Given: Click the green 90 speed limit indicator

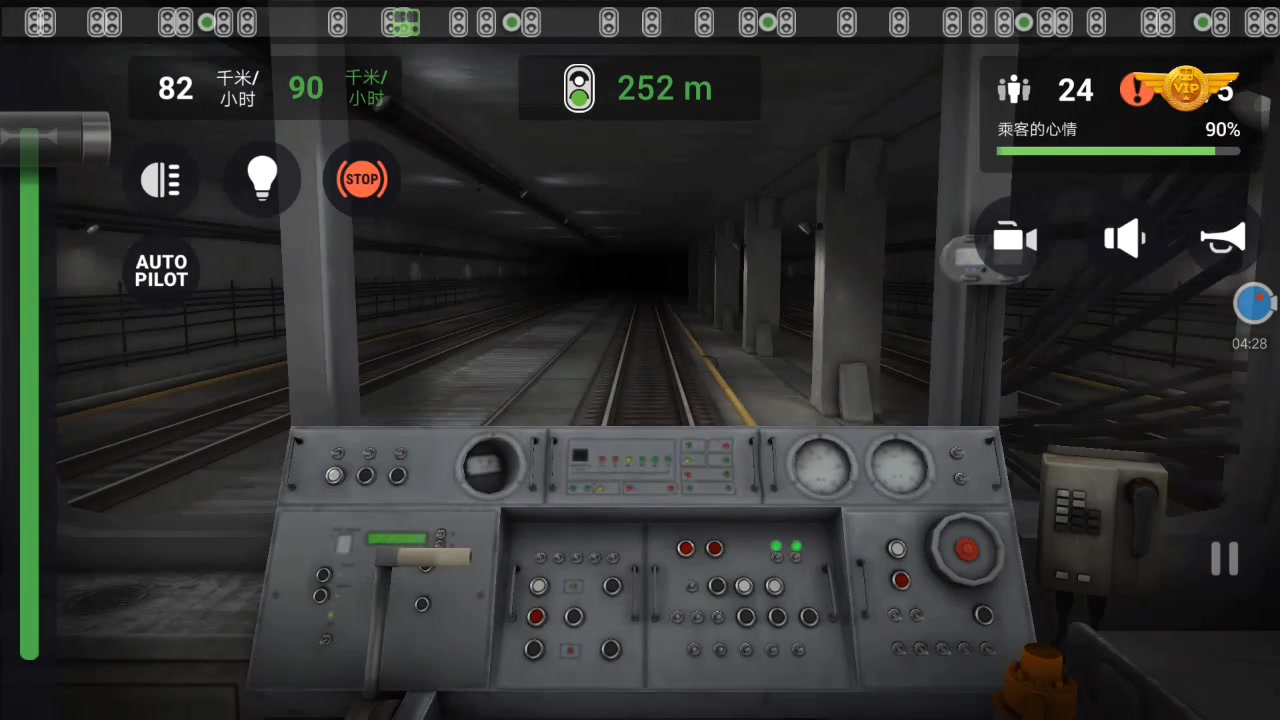Looking at the screenshot, I should pyautogui.click(x=306, y=88).
